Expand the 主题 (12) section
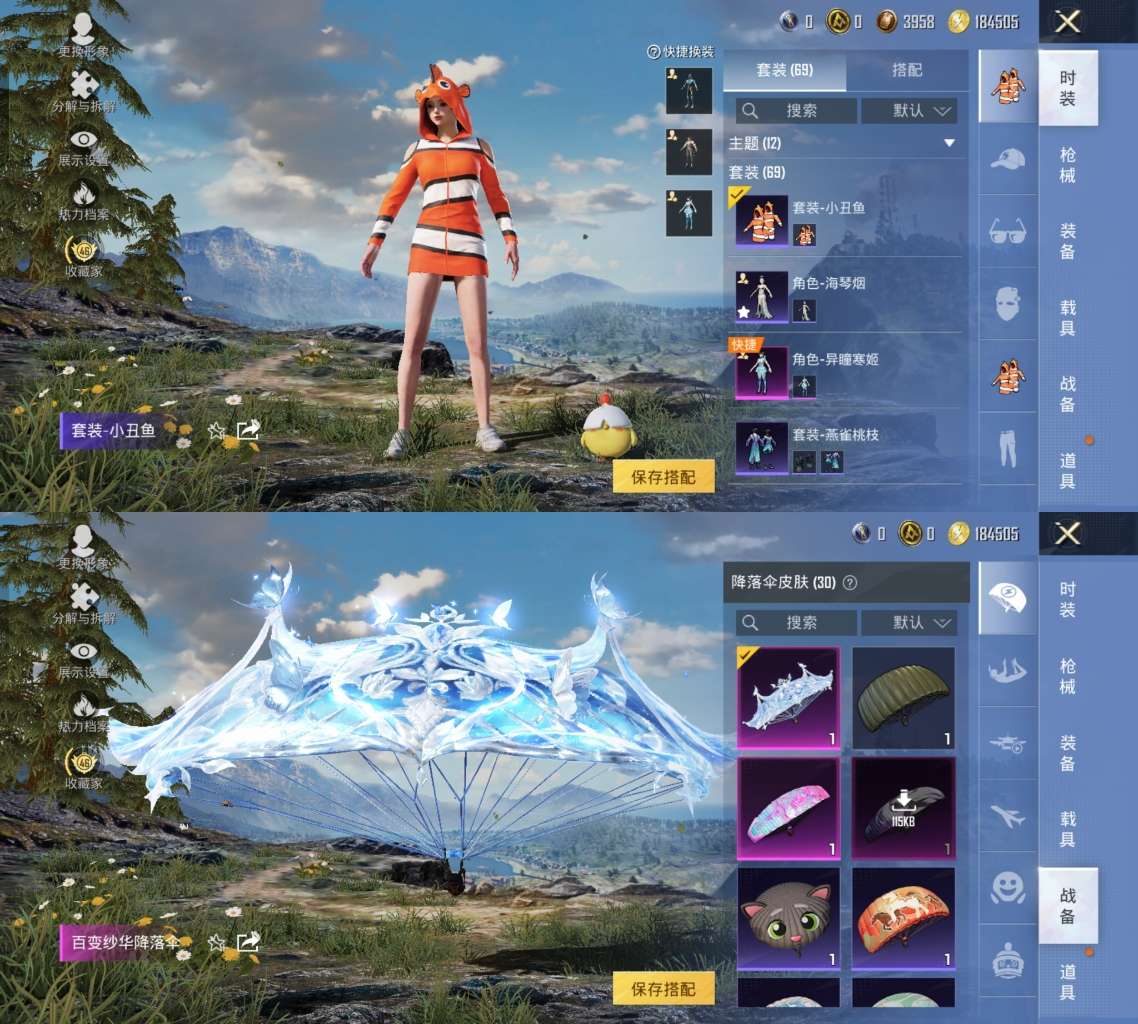Image resolution: width=1138 pixels, height=1024 pixels. point(948,144)
